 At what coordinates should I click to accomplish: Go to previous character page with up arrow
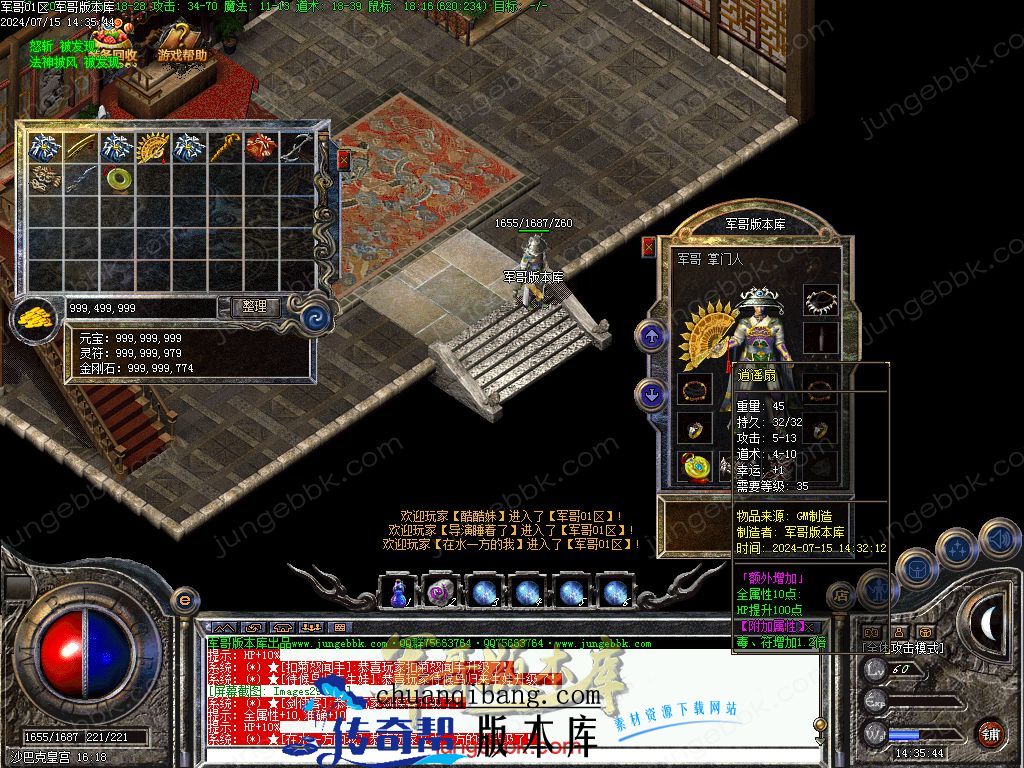(652, 336)
